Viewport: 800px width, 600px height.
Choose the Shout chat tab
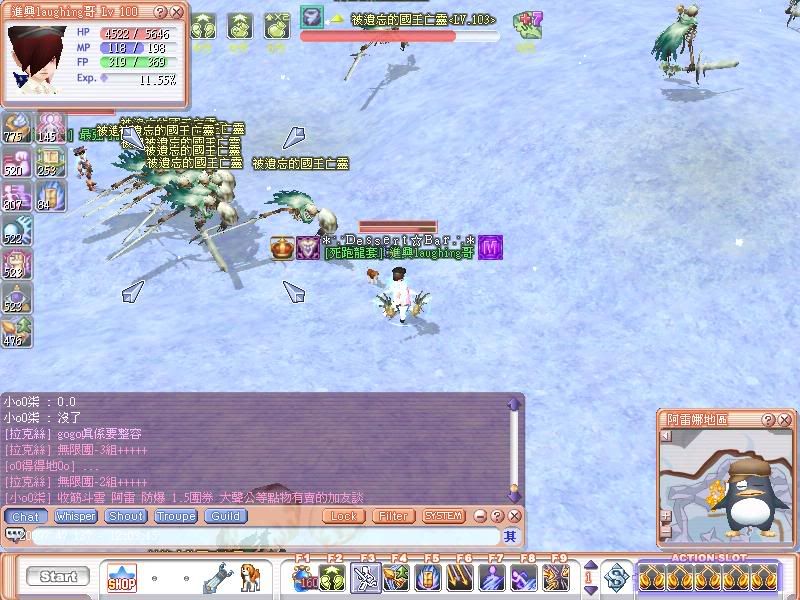(126, 517)
